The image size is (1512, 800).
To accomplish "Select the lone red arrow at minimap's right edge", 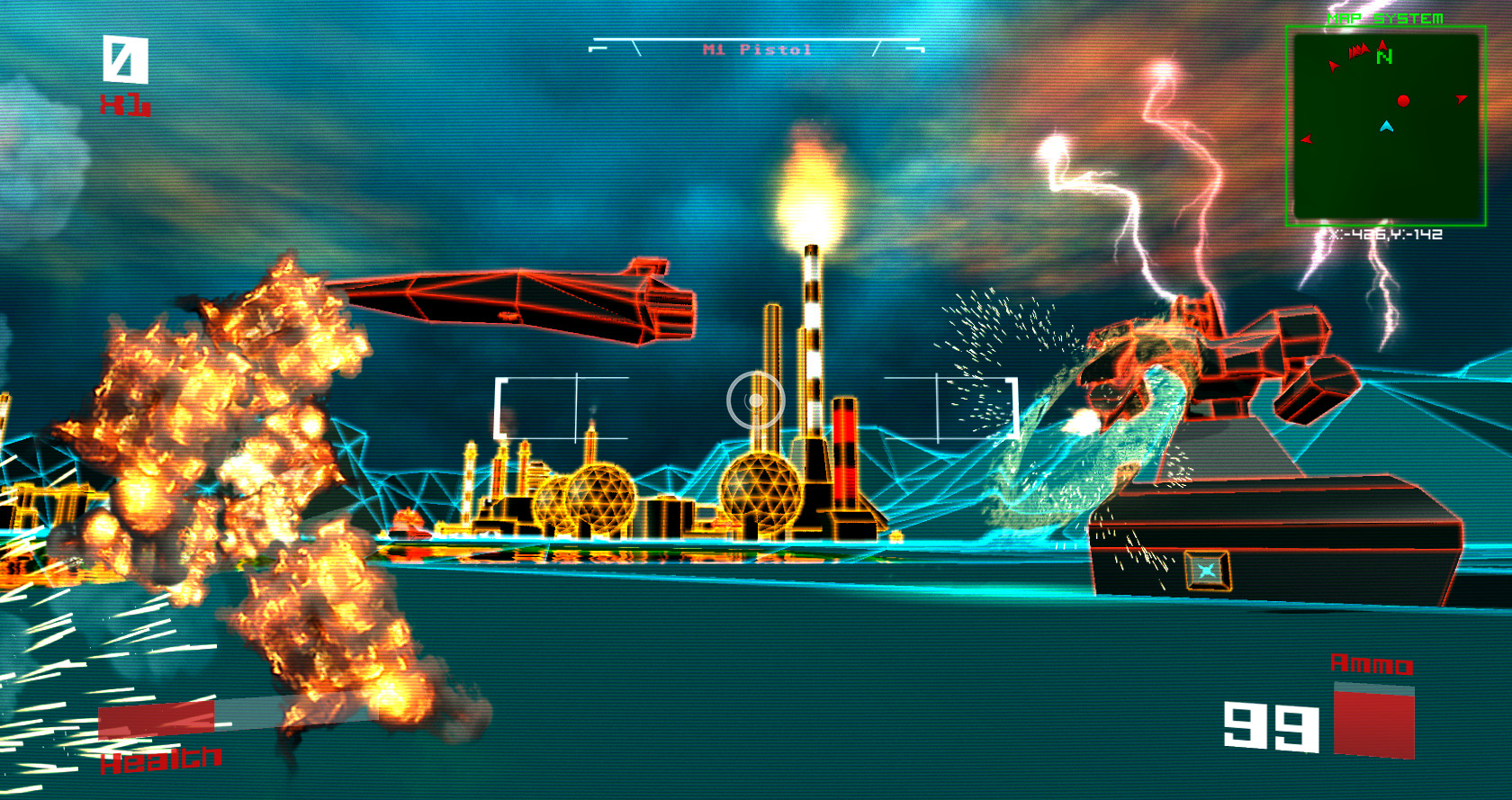I will click(1461, 98).
